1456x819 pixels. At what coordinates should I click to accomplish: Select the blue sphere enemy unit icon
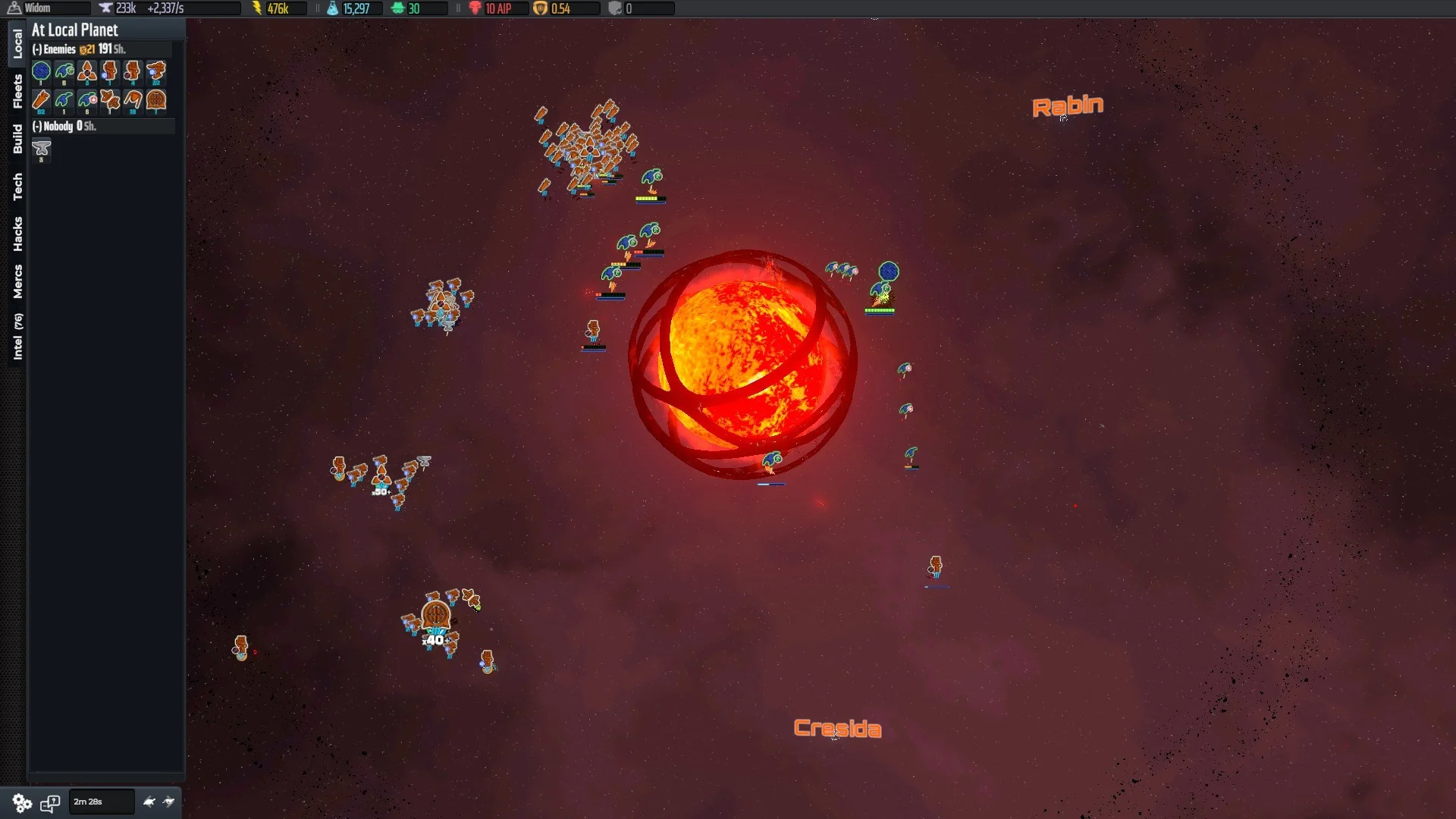(42, 72)
